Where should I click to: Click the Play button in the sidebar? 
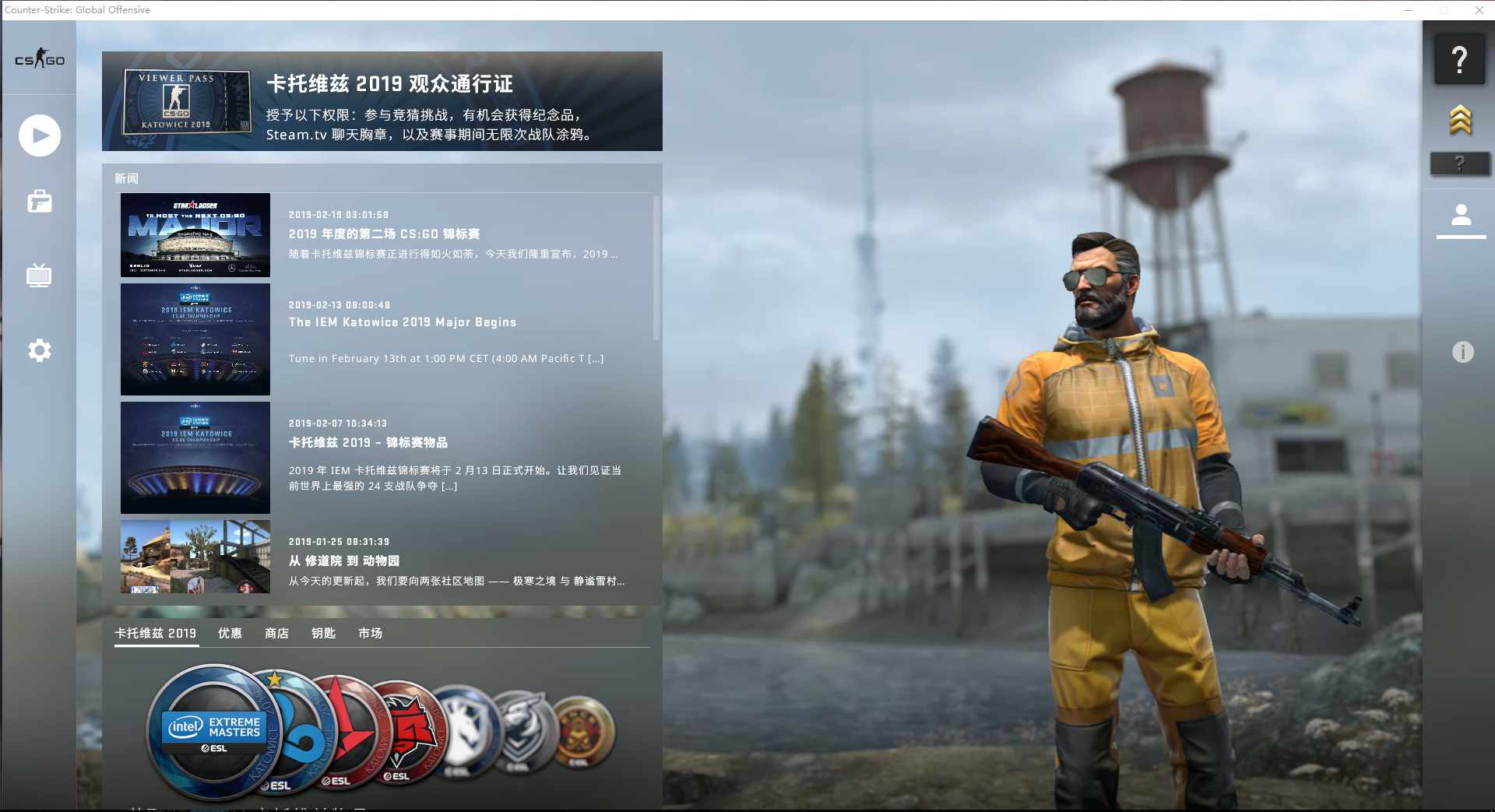point(39,135)
